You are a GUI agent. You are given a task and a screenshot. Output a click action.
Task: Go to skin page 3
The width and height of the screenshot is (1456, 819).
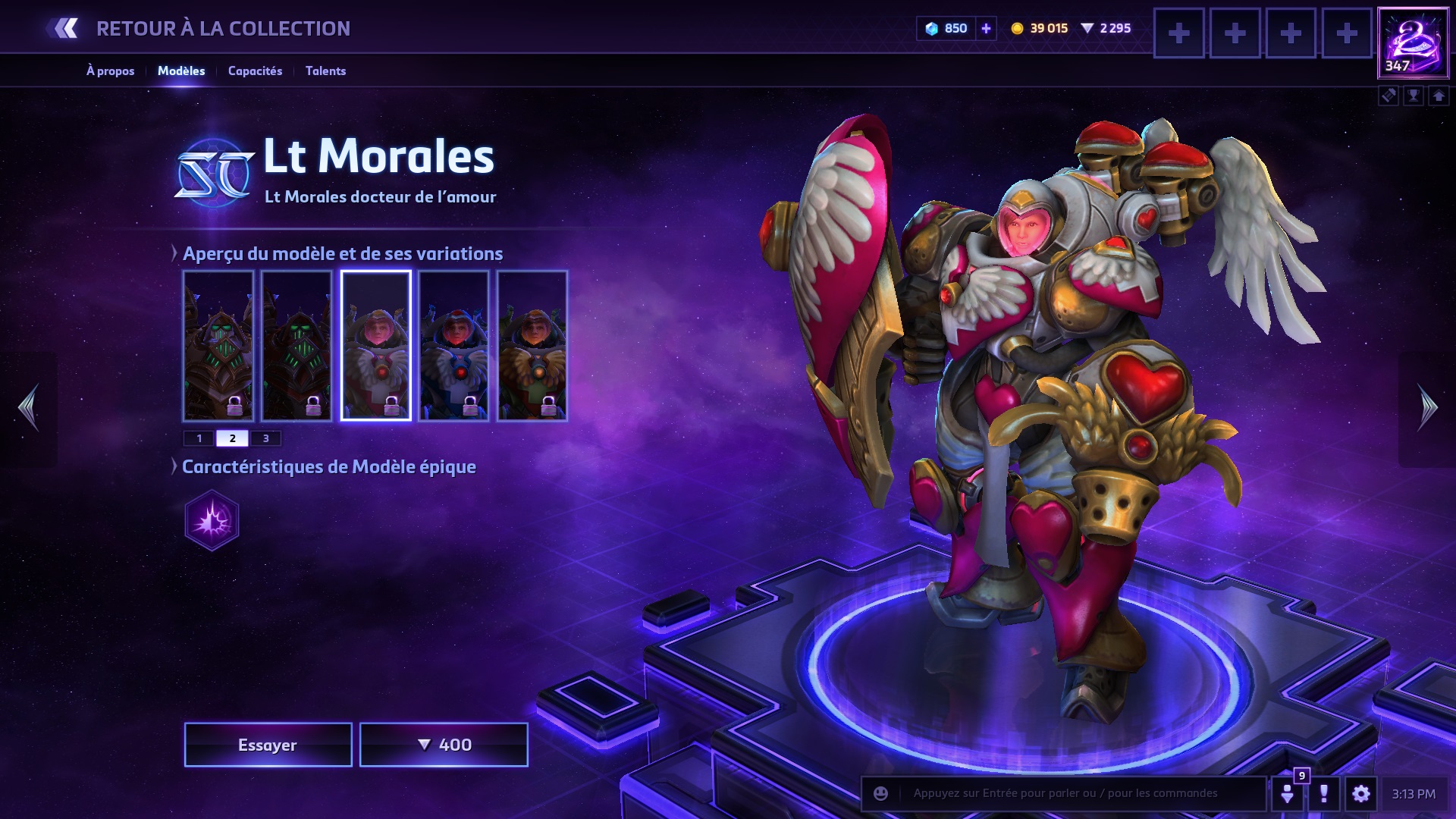pyautogui.click(x=265, y=438)
